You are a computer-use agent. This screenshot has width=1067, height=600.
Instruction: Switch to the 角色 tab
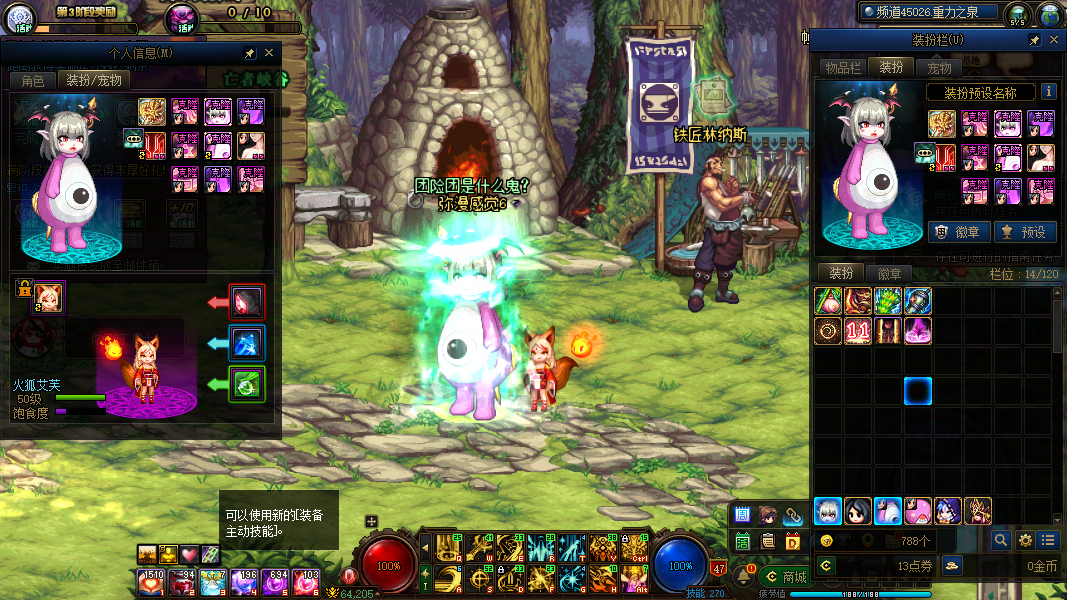click(x=33, y=80)
